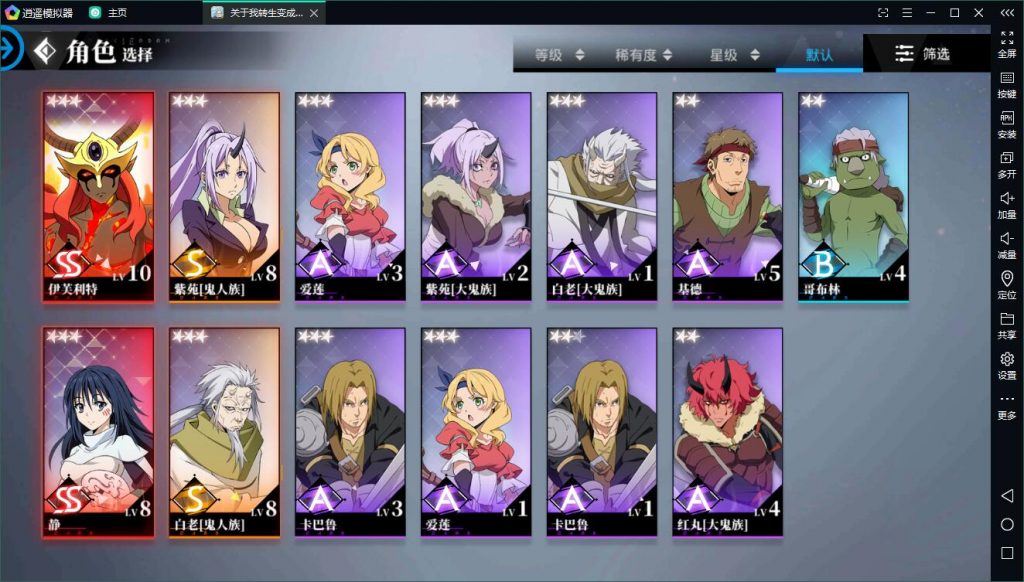1024x582 pixels.
Task: Pick the 紫苑[大鬼族] character card
Action: coord(476,197)
